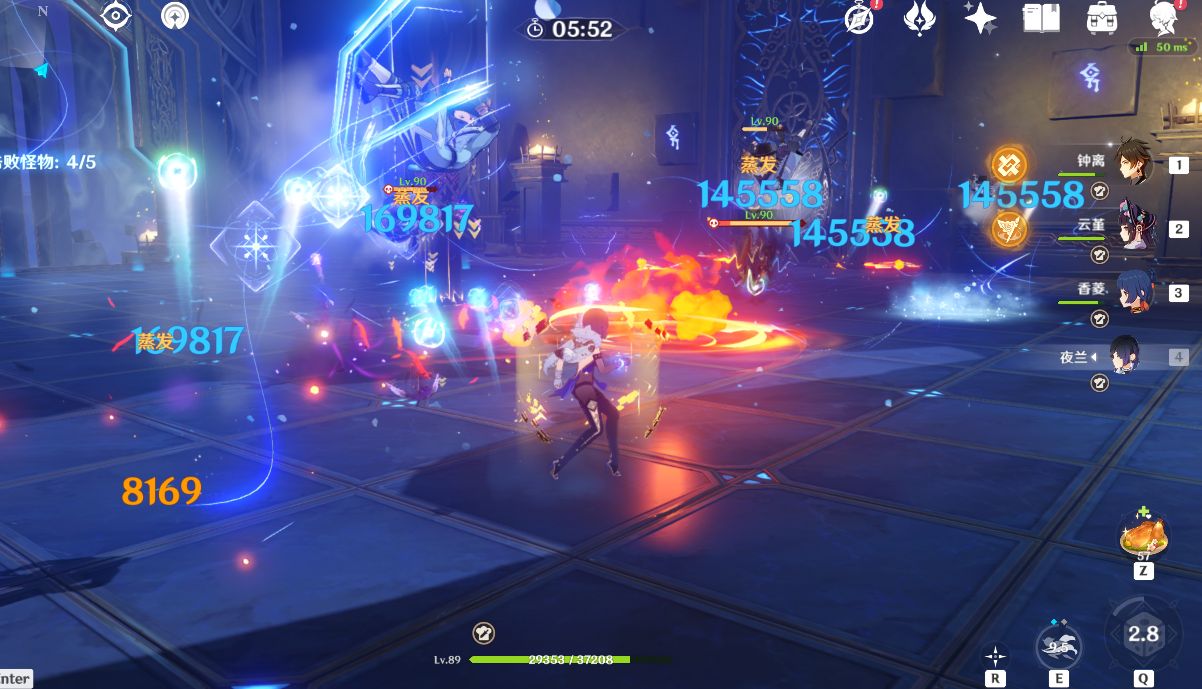Switch to party member 云堇
The image size is (1202, 689).
[1133, 227]
